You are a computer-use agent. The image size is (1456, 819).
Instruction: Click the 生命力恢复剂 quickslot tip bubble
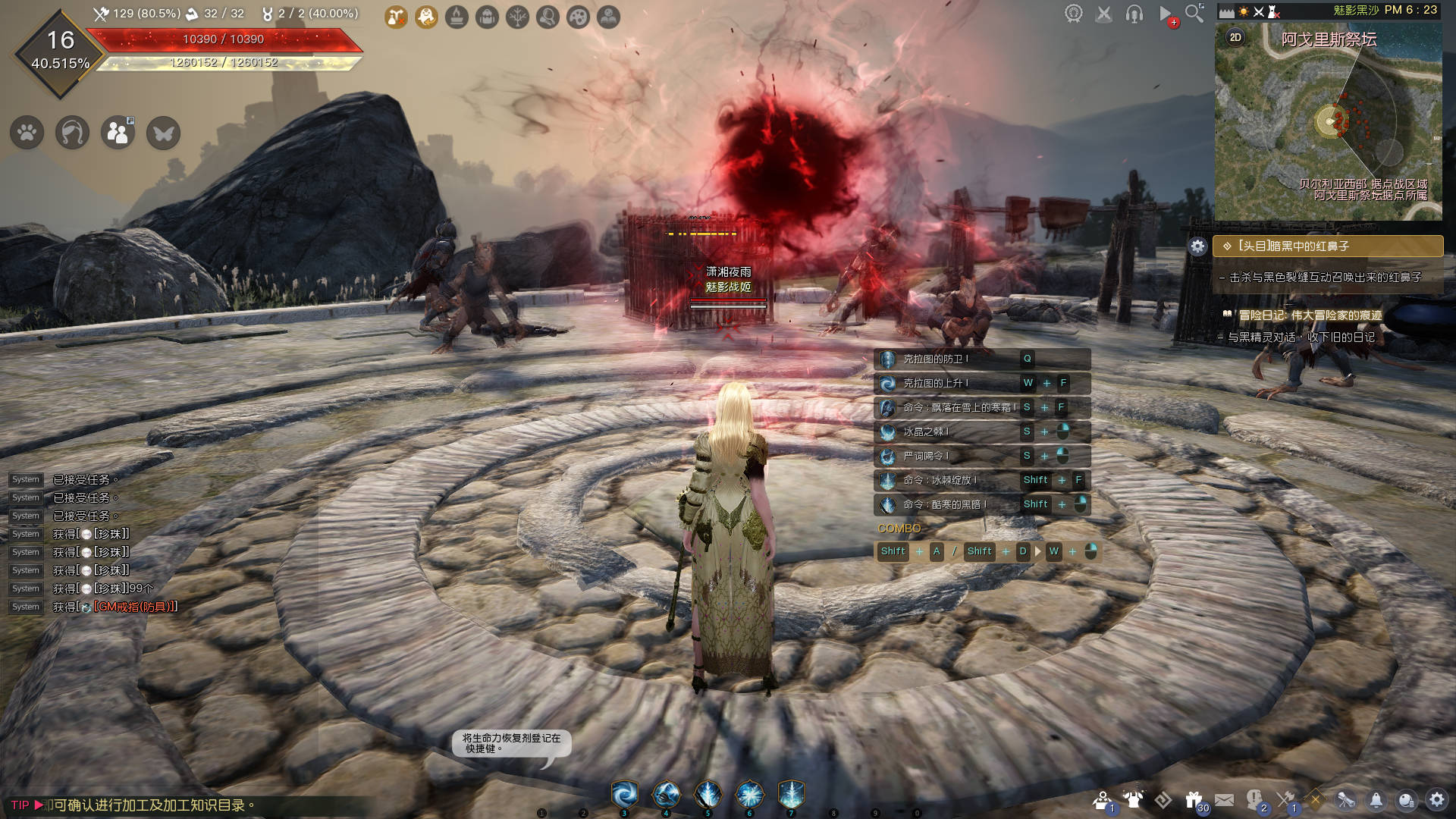coord(512,743)
